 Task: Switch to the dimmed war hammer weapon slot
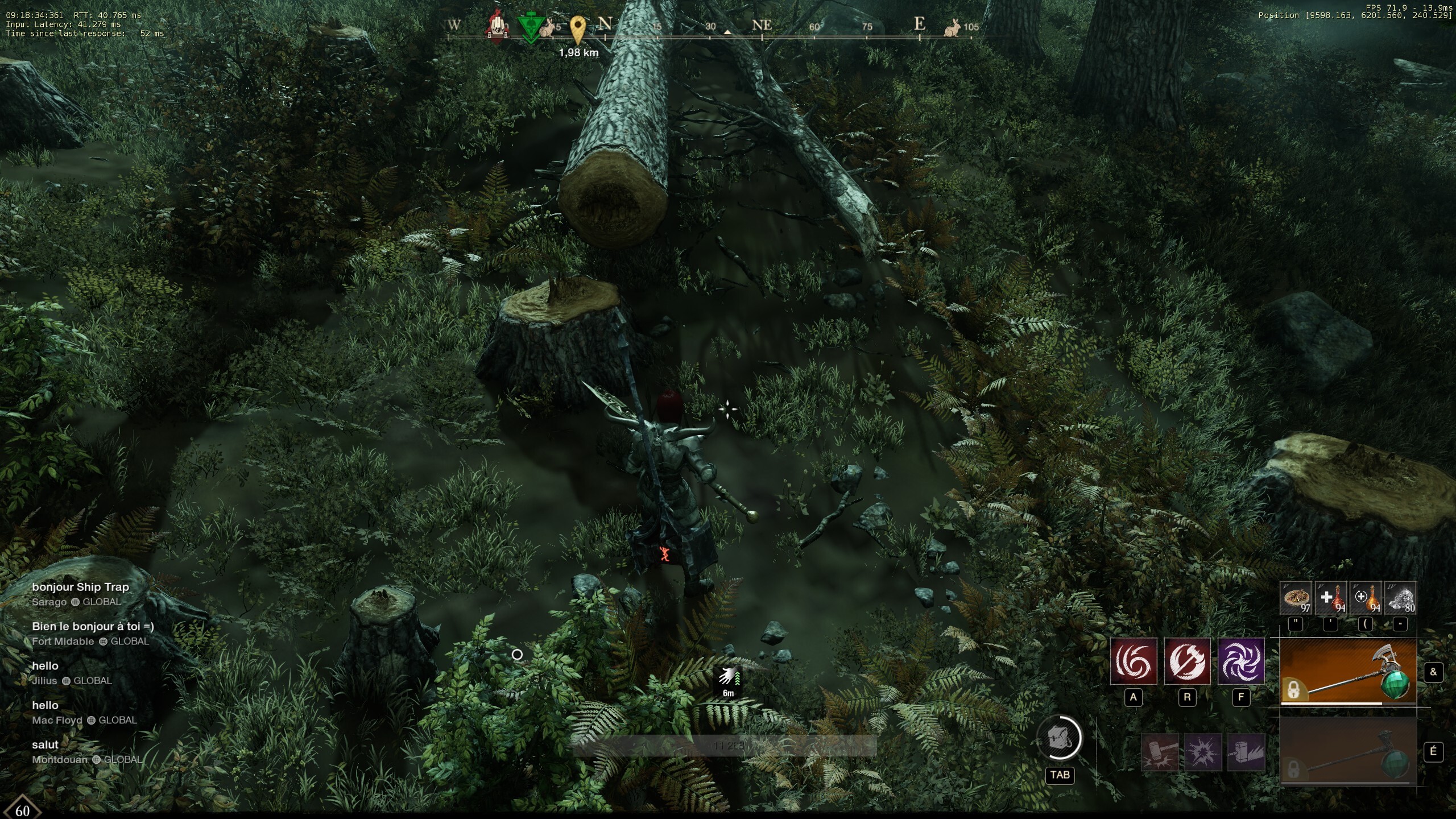[x=1348, y=751]
